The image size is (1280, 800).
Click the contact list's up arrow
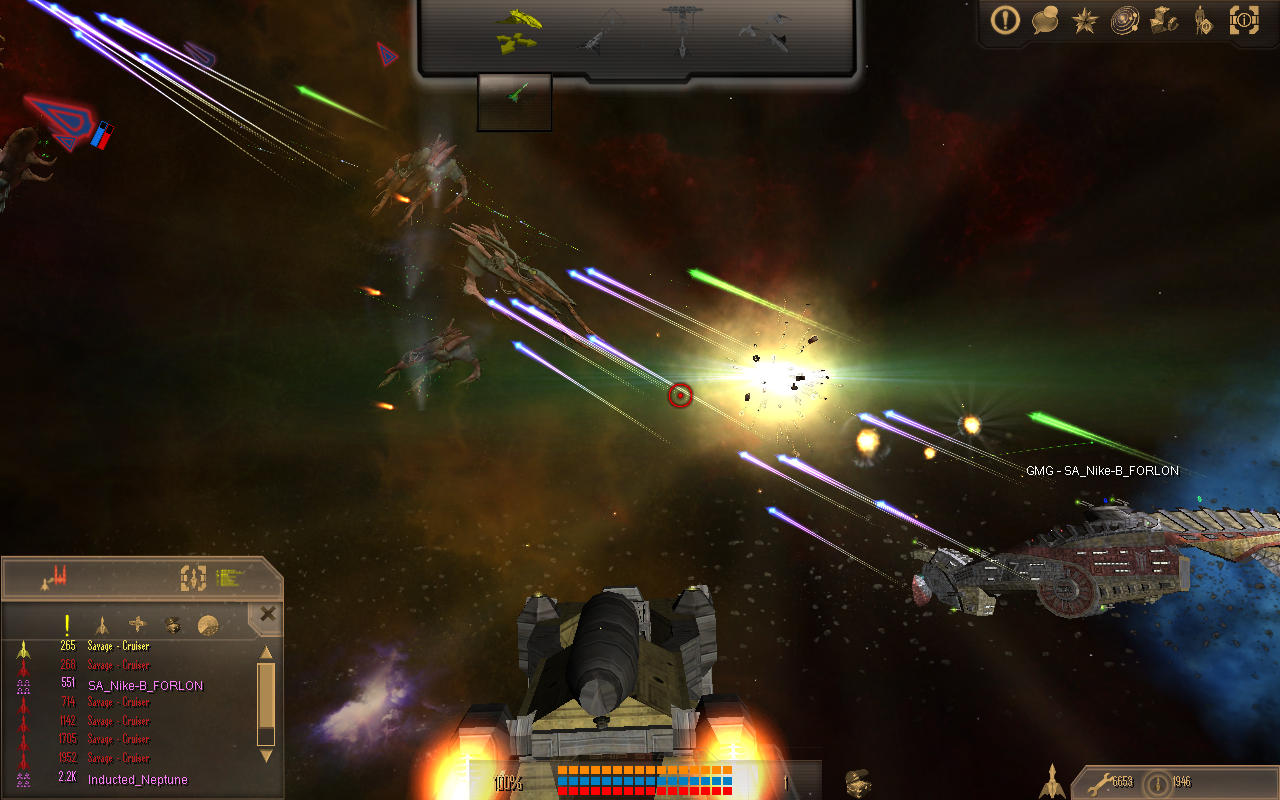tap(266, 653)
